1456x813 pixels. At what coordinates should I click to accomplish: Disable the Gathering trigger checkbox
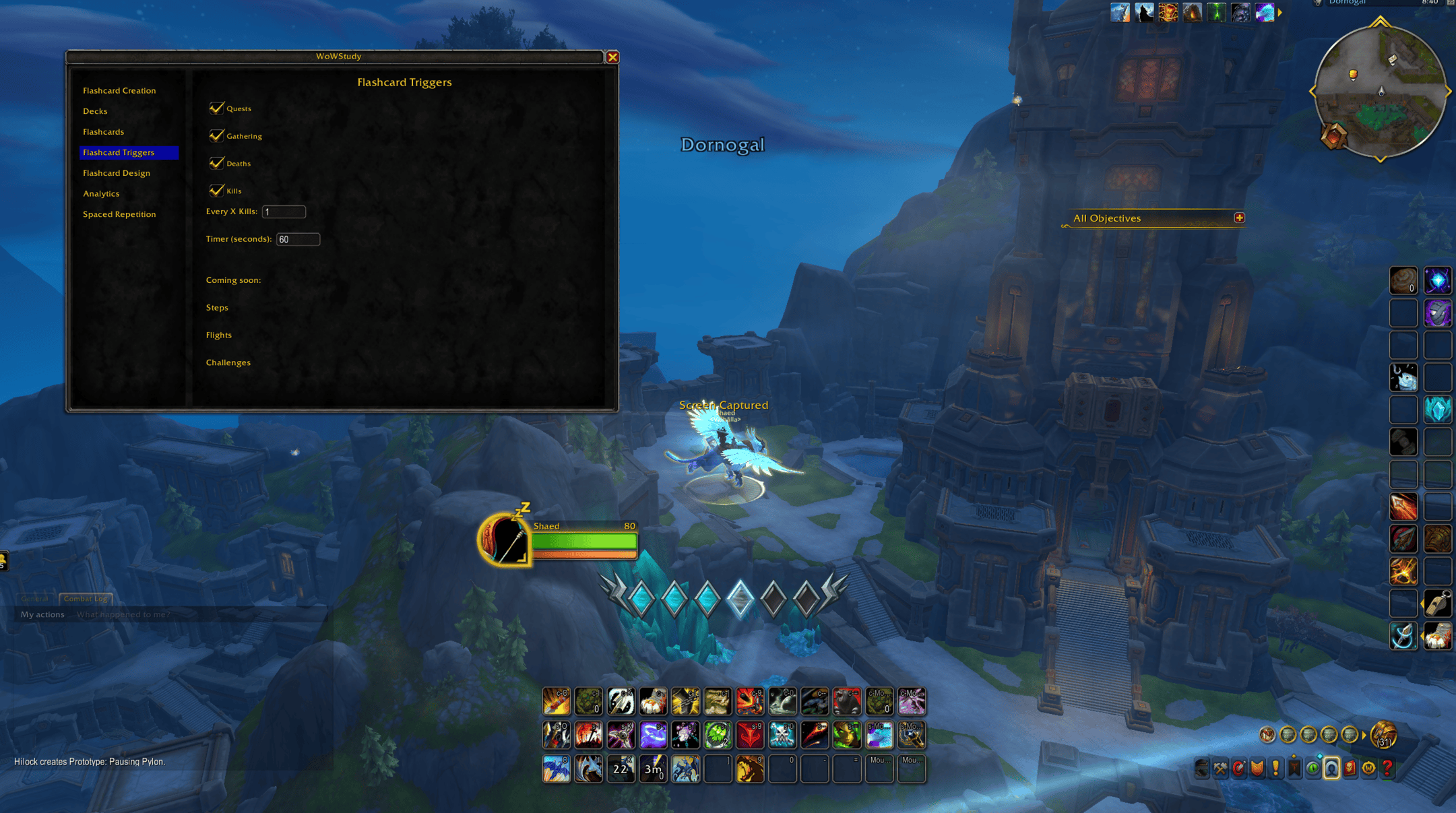pos(217,135)
